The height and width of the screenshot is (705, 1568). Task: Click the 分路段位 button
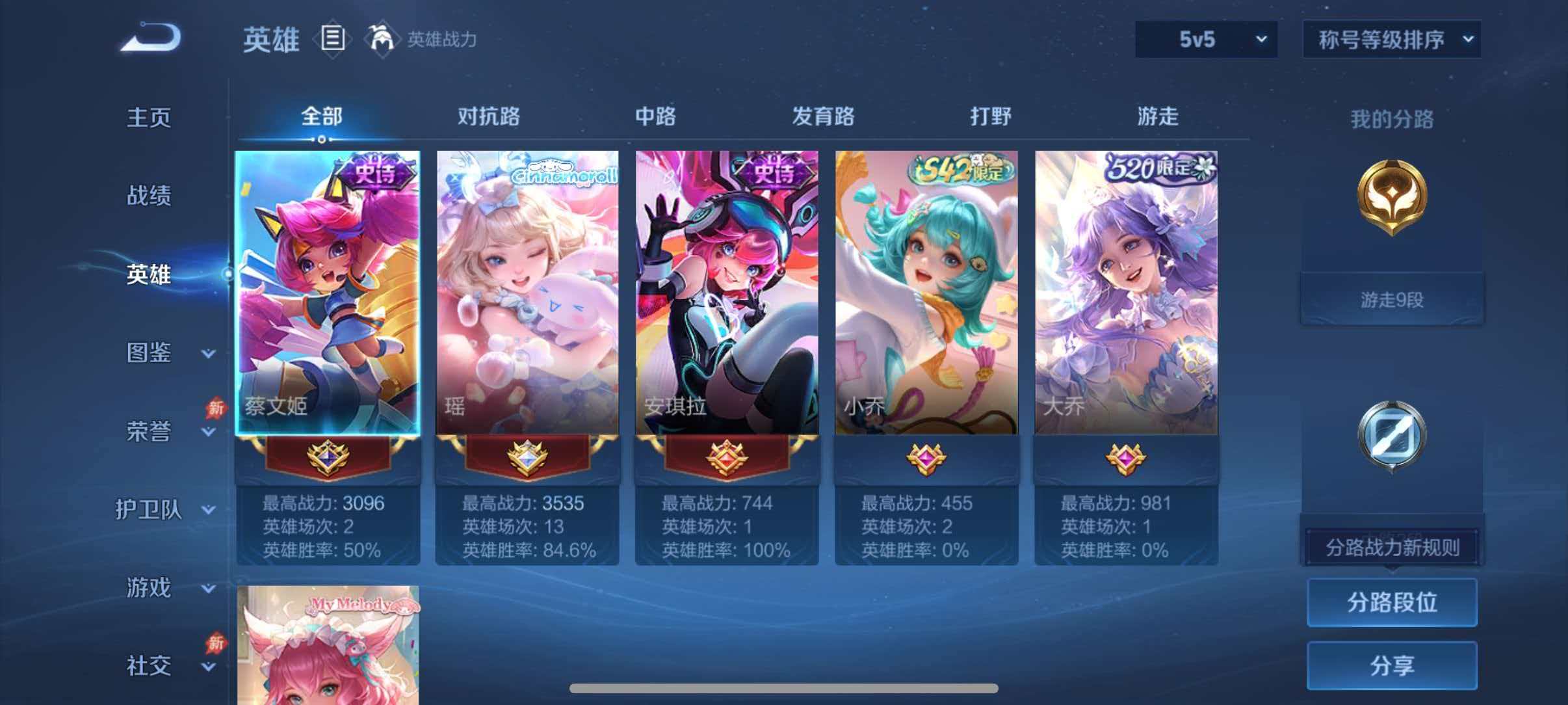1392,602
